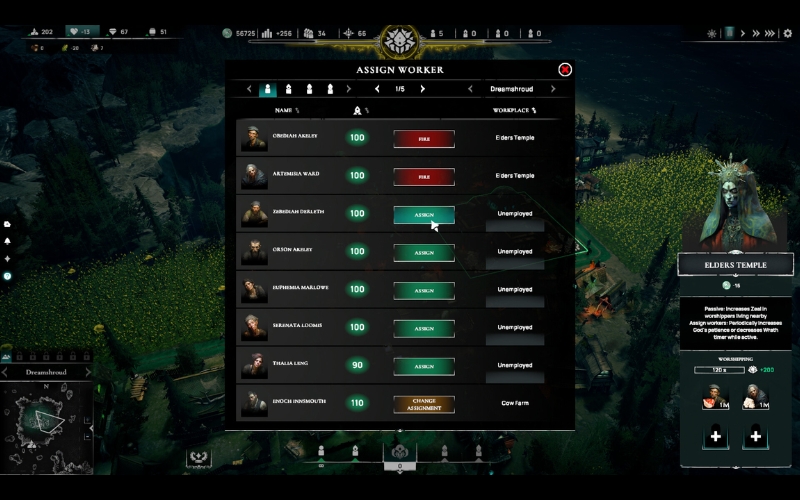Assign Thalia Leng as a worker
Image resolution: width=800 pixels, height=500 pixels.
(424, 366)
